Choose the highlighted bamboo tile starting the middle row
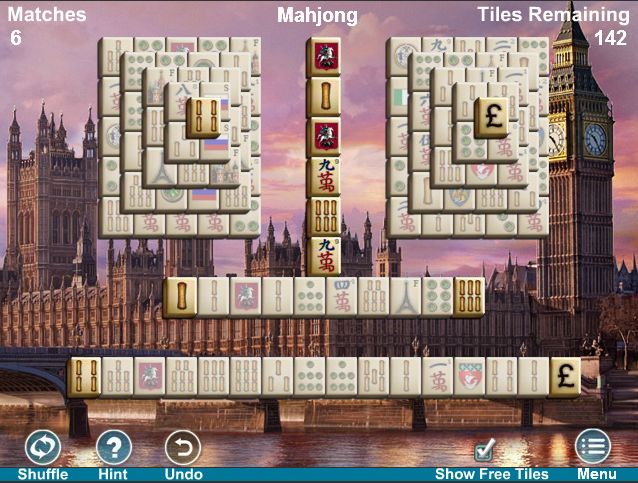 pyautogui.click(x=180, y=297)
